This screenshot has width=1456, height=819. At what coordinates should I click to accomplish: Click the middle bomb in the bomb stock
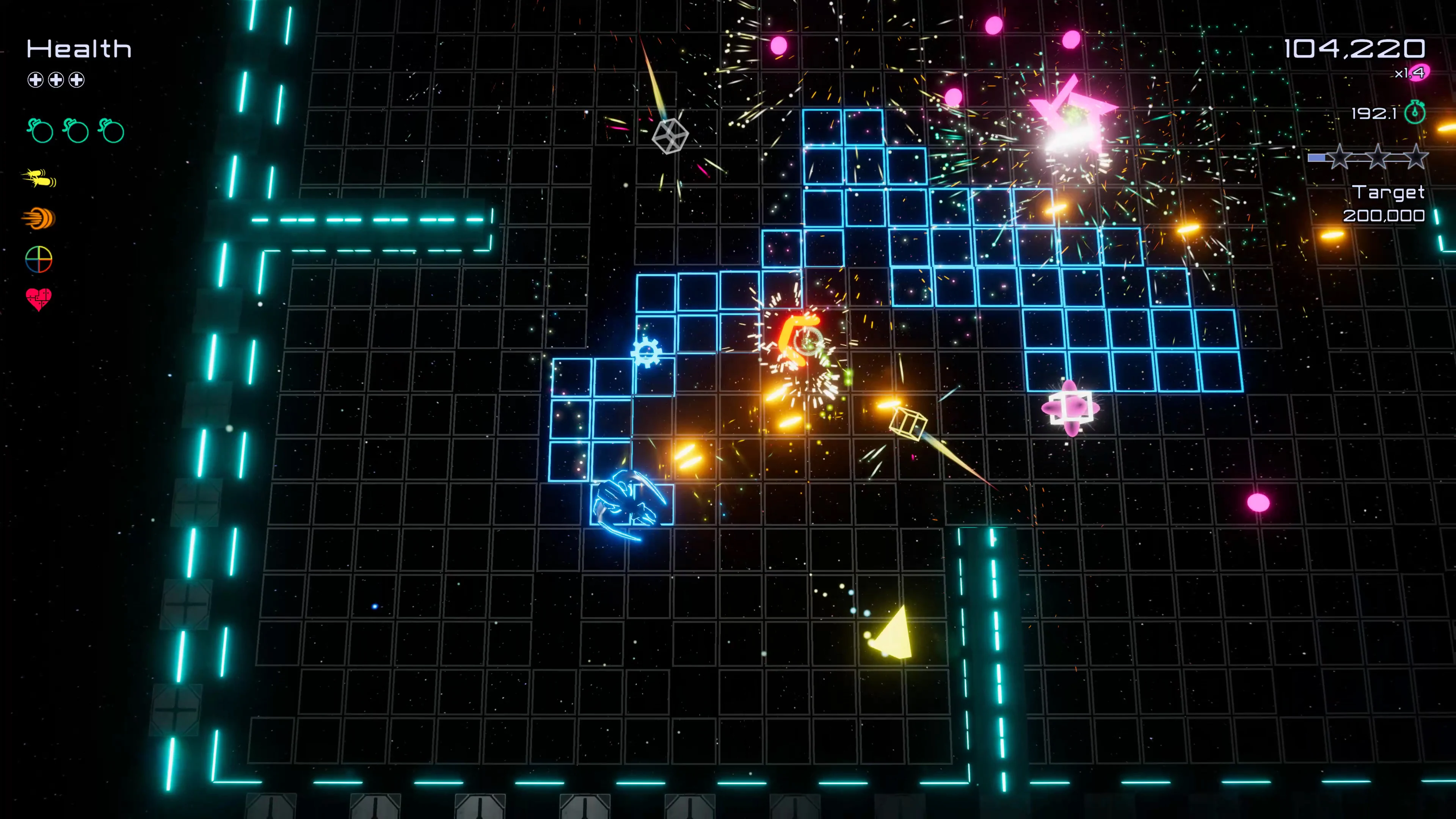pyautogui.click(x=77, y=131)
